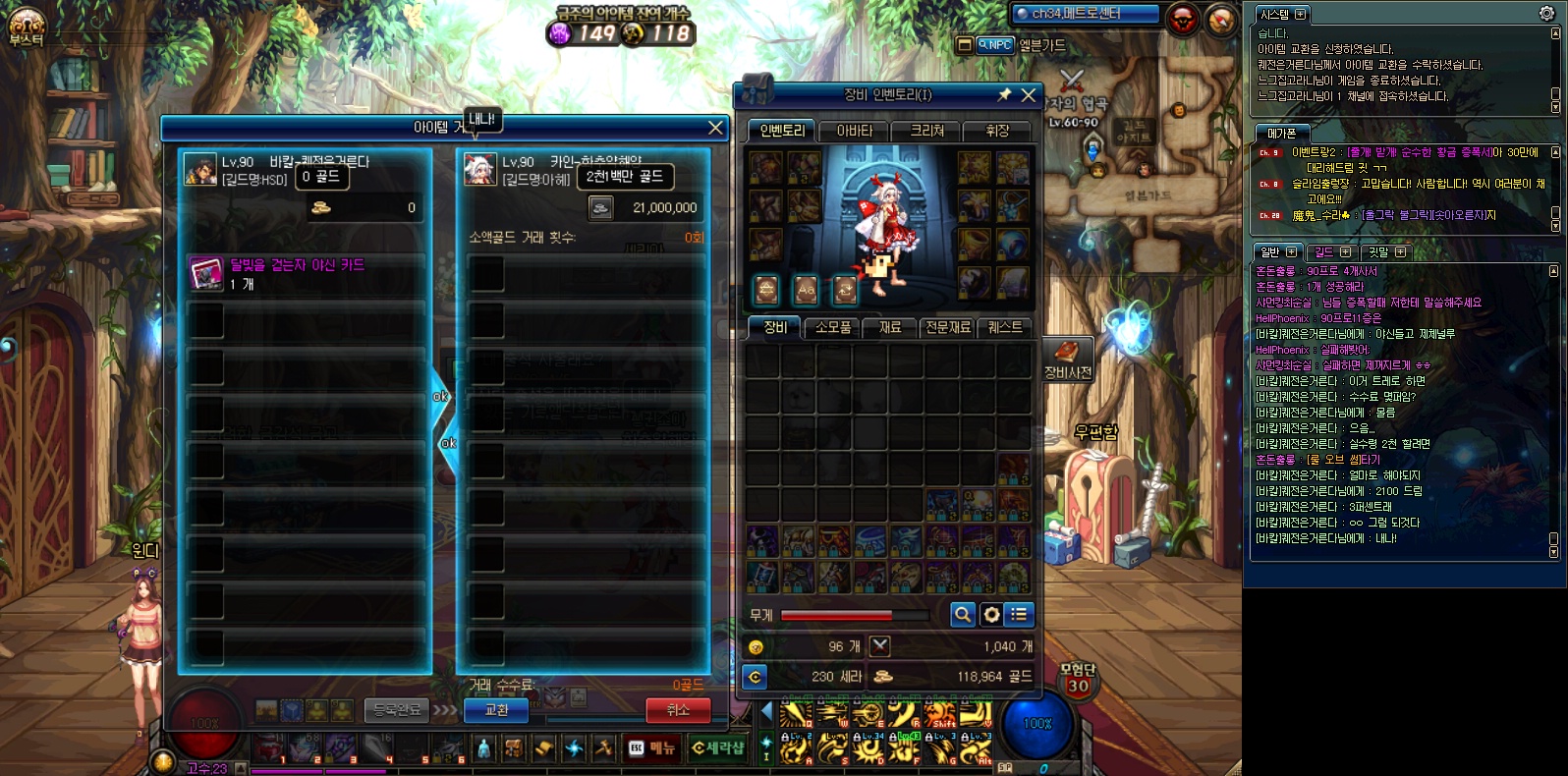Show the 재료 inventory tab
The width and height of the screenshot is (1568, 776).
[890, 327]
